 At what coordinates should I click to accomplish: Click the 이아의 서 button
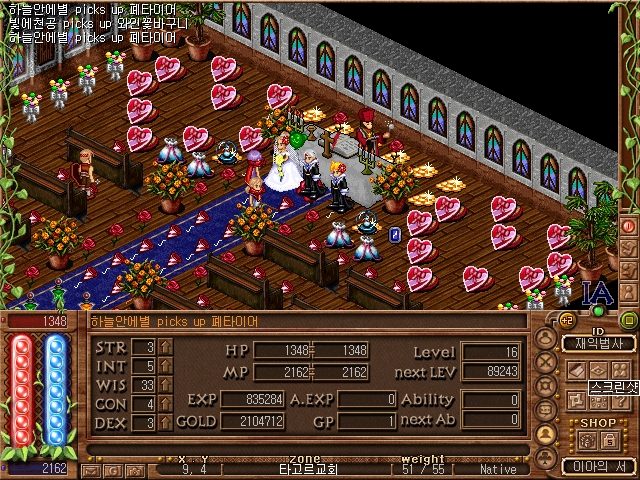597,465
